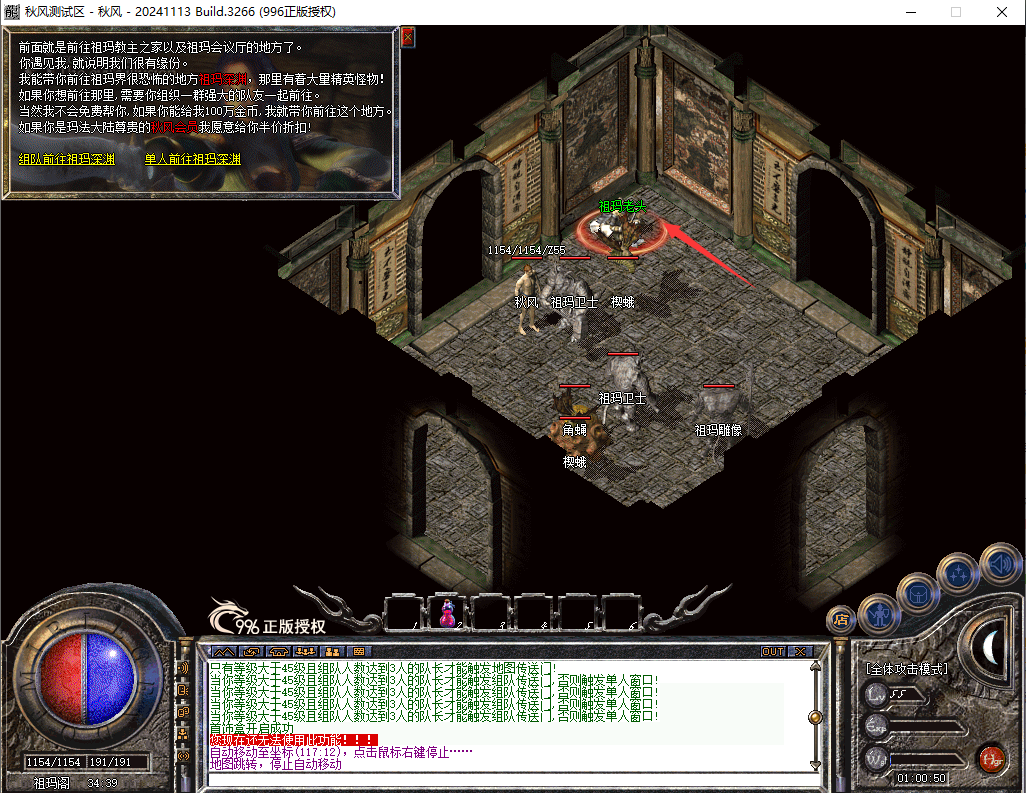The image size is (1026, 793).
Task: Use the potion in the hotbar
Action: pyautogui.click(x=447, y=611)
